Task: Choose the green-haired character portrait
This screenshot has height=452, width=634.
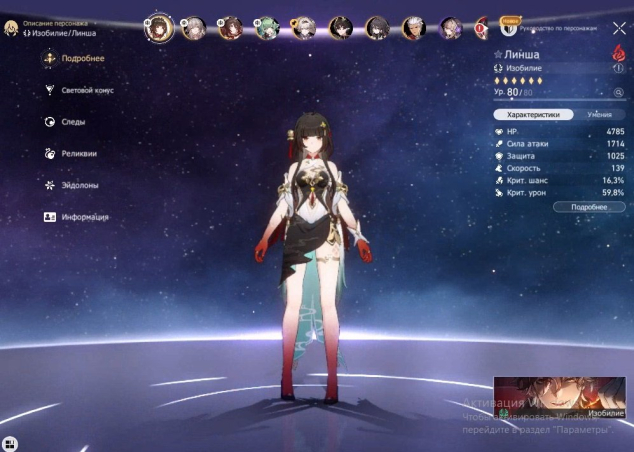Action: click(x=266, y=28)
